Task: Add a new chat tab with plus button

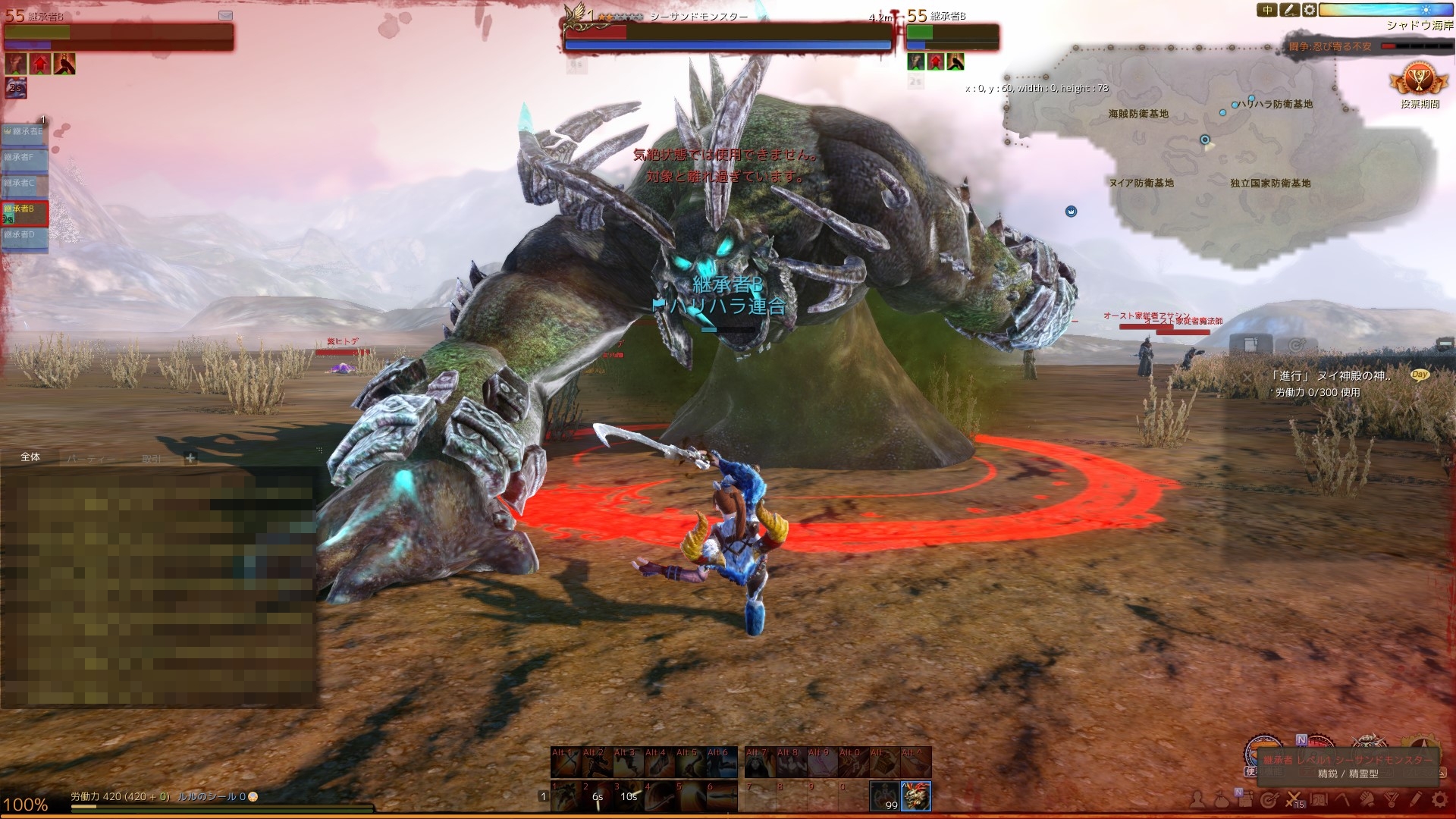Action: [x=190, y=457]
